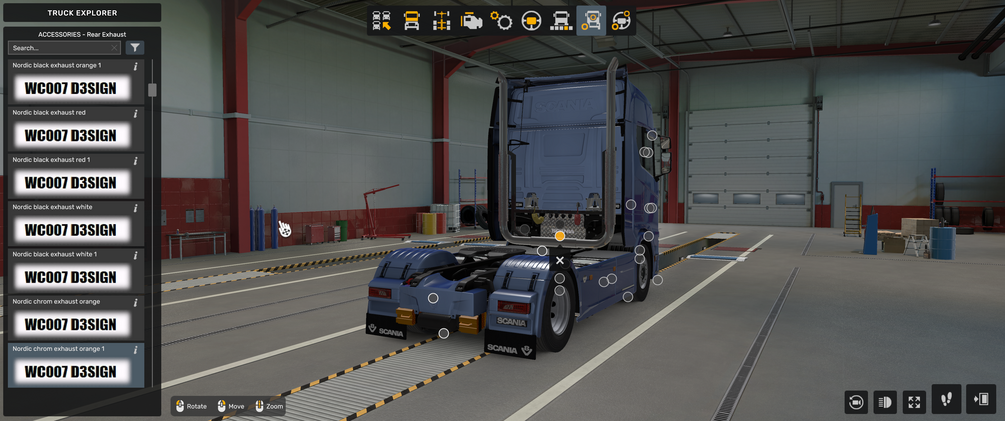Toggle the truck headlights
This screenshot has height=421, width=1005.
point(885,402)
